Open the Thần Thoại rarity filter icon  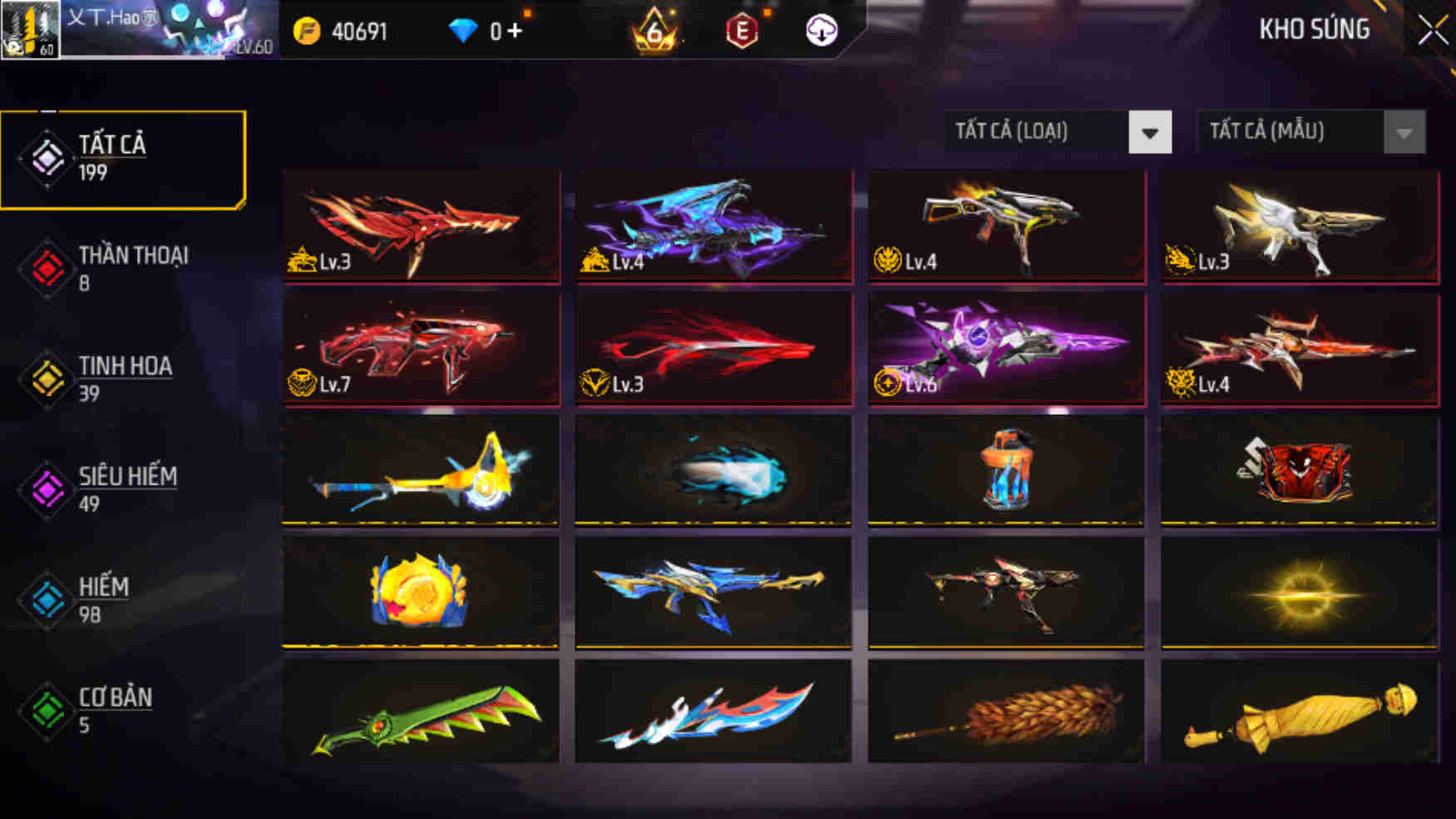[x=47, y=268]
